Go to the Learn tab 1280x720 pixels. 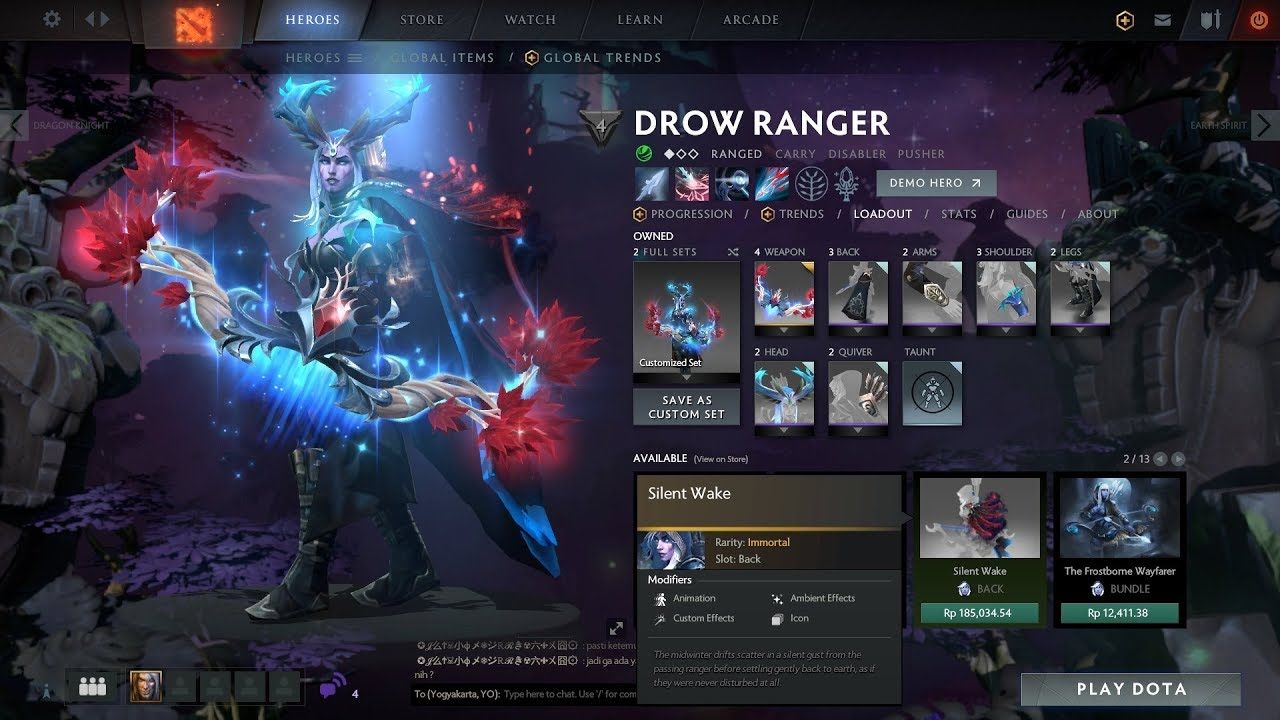pyautogui.click(x=640, y=20)
